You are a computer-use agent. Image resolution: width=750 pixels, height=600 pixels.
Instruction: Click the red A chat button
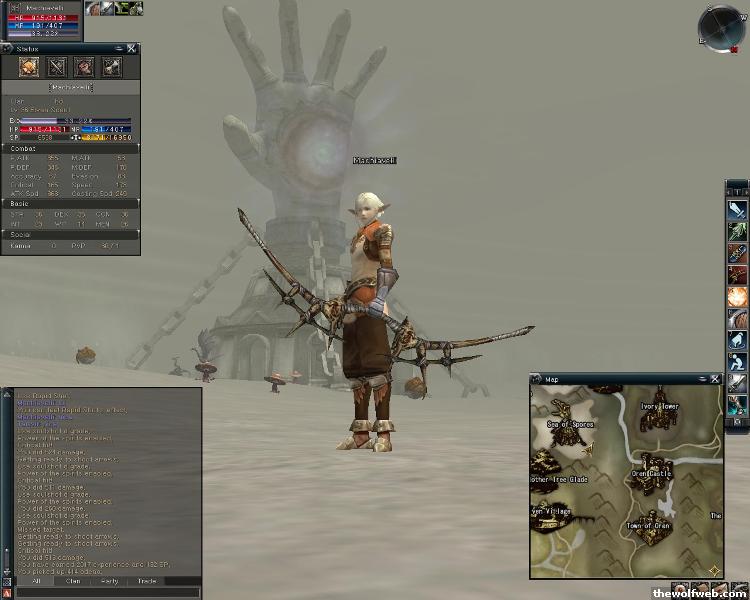[x=7, y=593]
